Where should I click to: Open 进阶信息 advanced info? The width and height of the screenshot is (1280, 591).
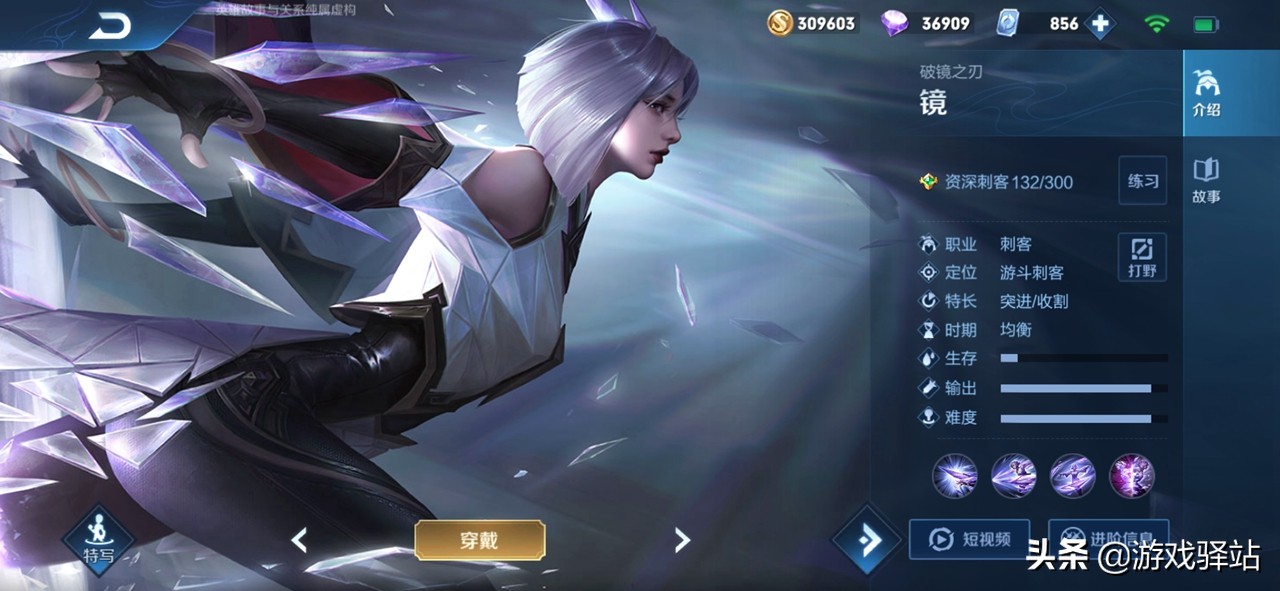1108,538
